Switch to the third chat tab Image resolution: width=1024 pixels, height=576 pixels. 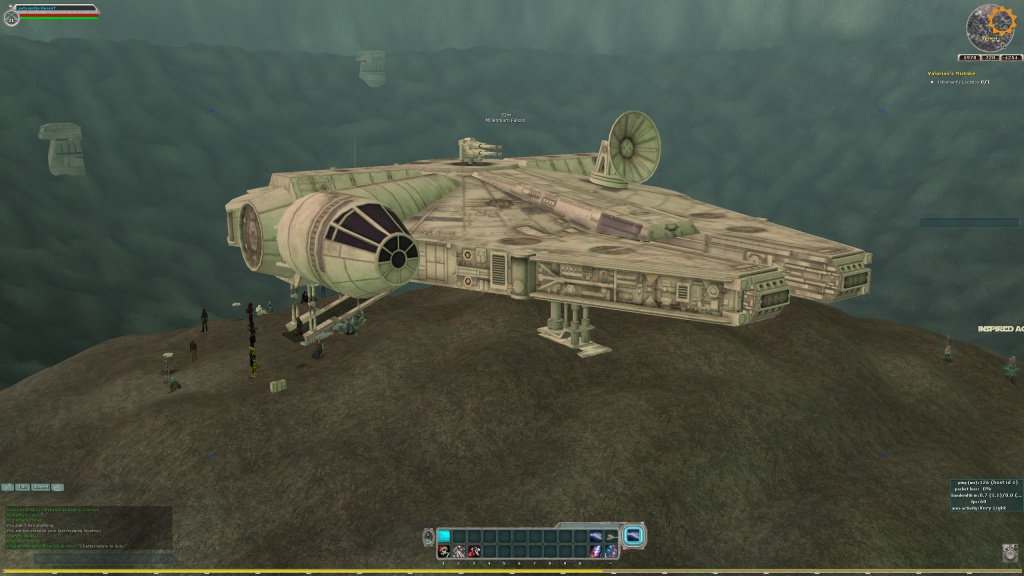pos(39,487)
